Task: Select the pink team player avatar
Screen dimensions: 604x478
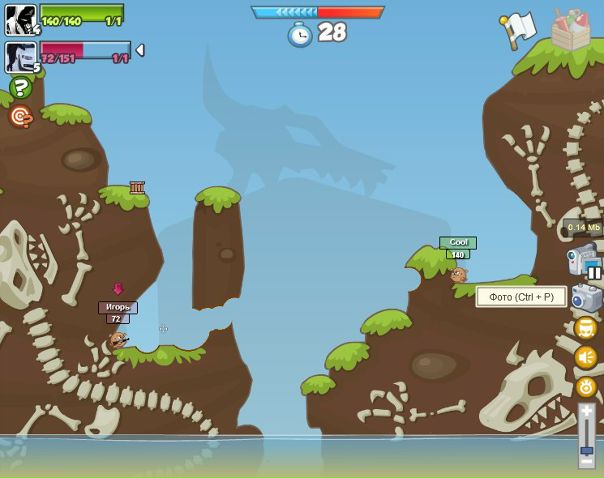Action: [x=20, y=56]
